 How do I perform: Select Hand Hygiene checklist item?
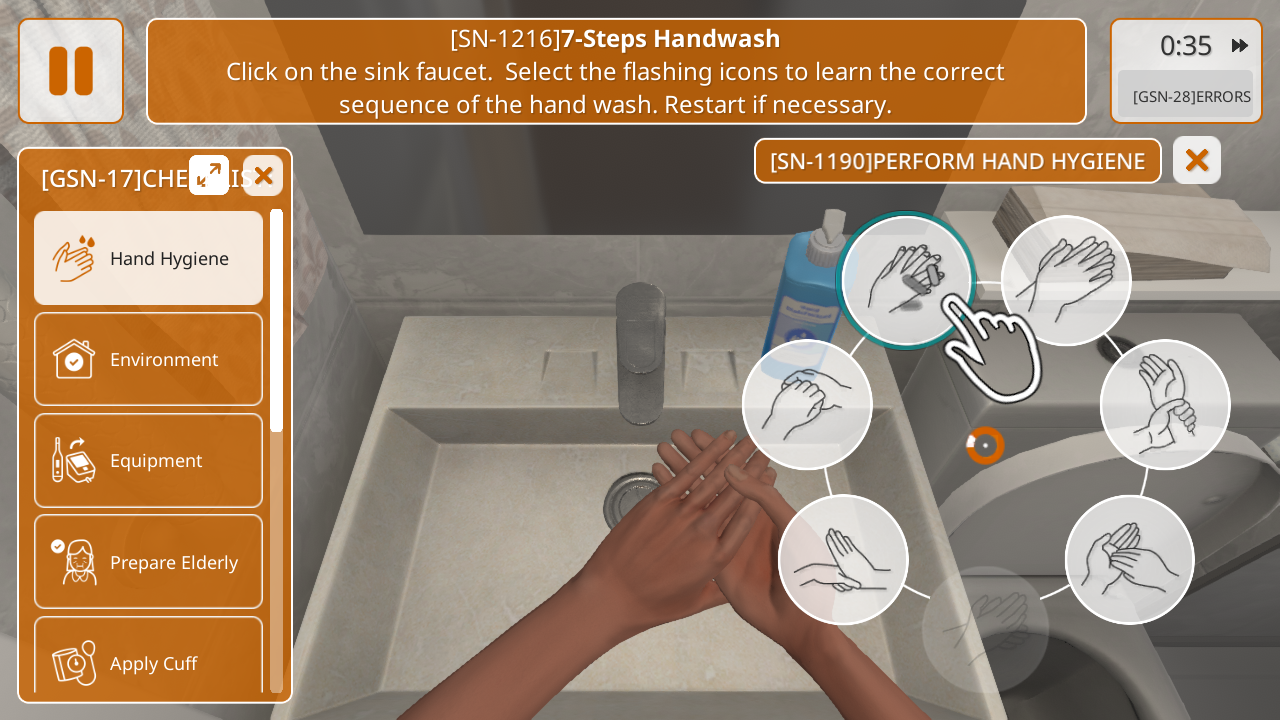coord(149,258)
